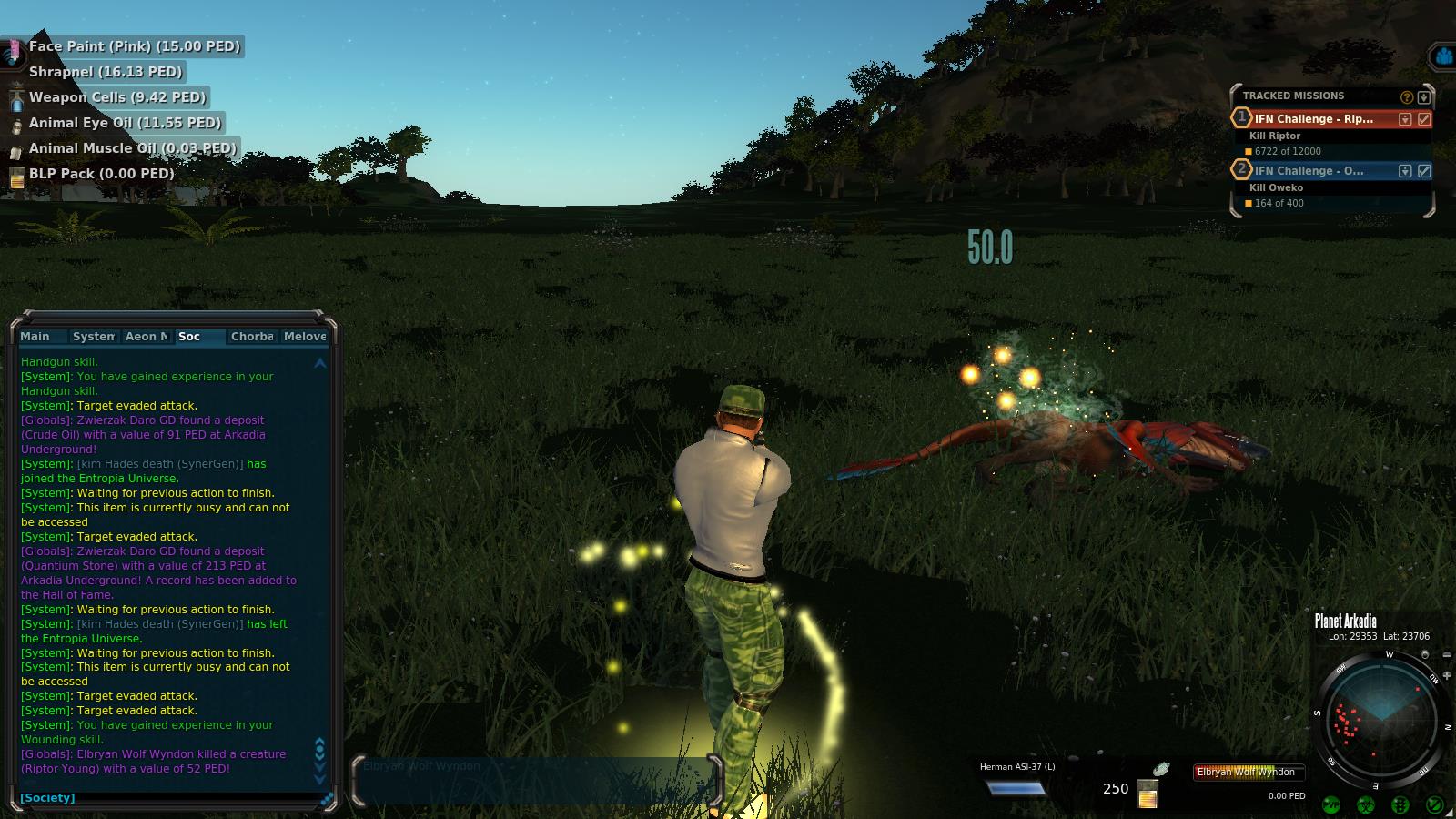Collapse the Oweko mission details arrow
Image resolution: width=1456 pixels, height=819 pixels.
[1405, 171]
